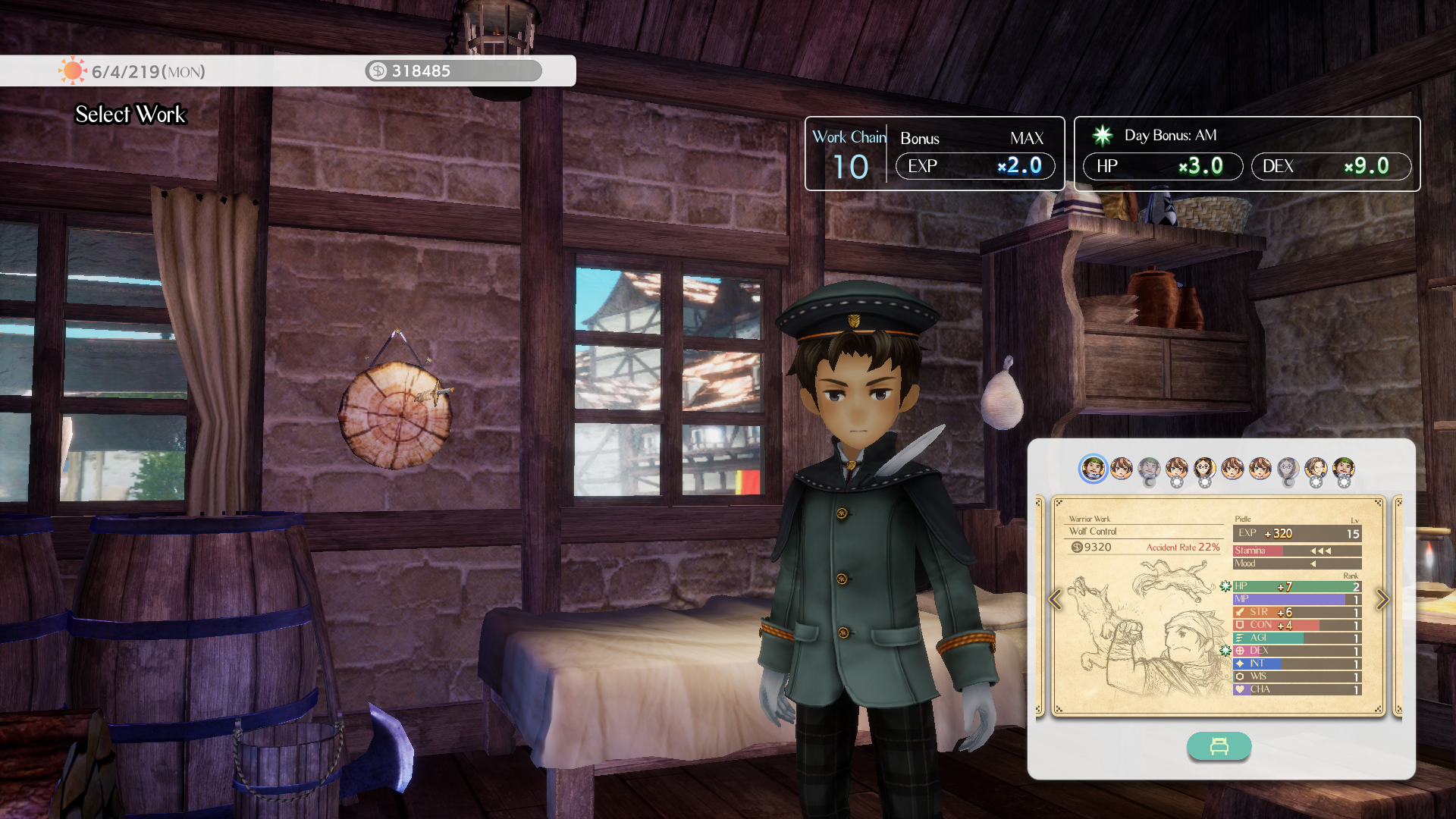Viewport: 1456px width, 819px height.
Task: Choose the green bed rest button
Action: click(x=1219, y=746)
